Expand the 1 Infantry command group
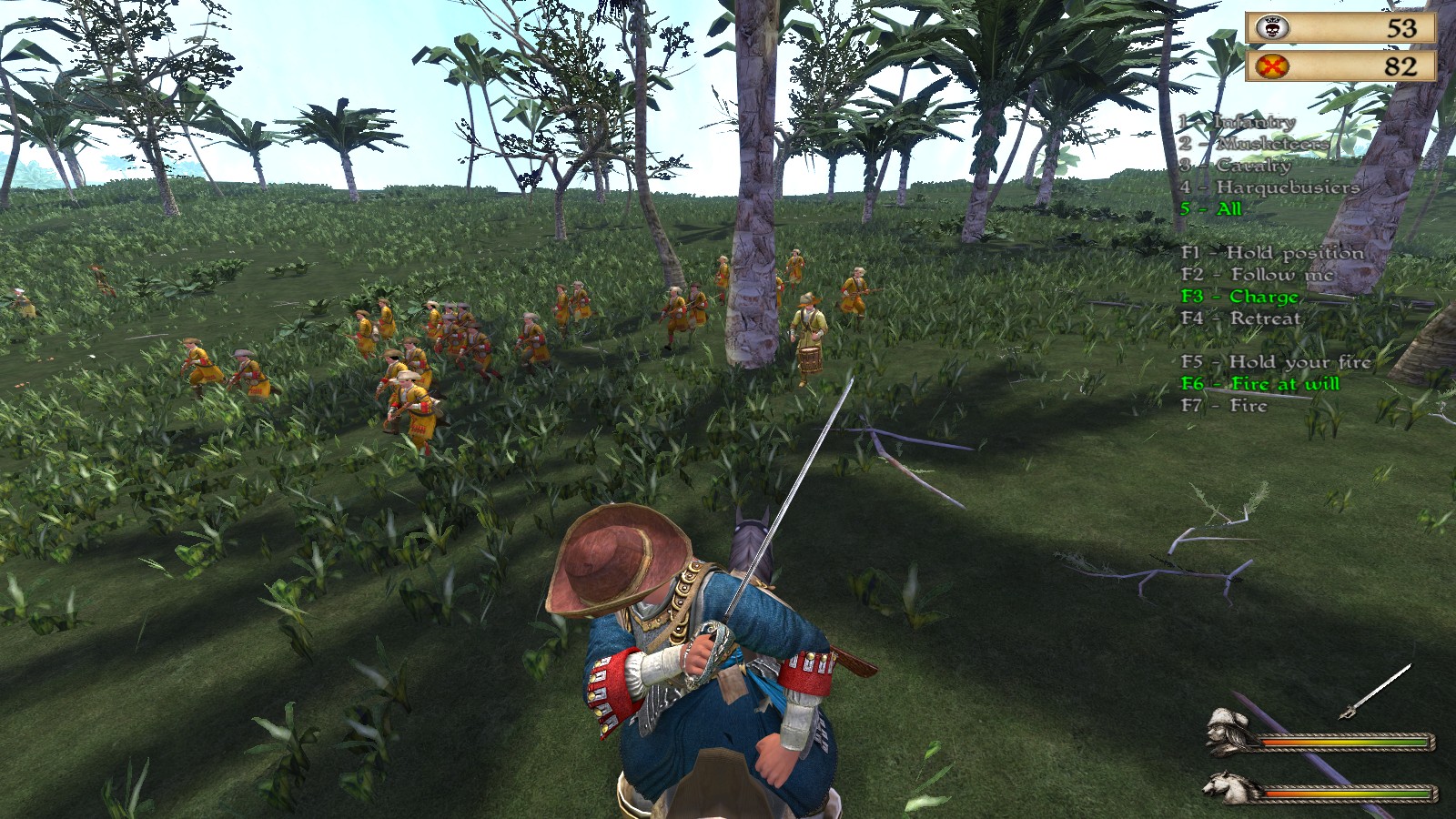 pyautogui.click(x=1236, y=121)
